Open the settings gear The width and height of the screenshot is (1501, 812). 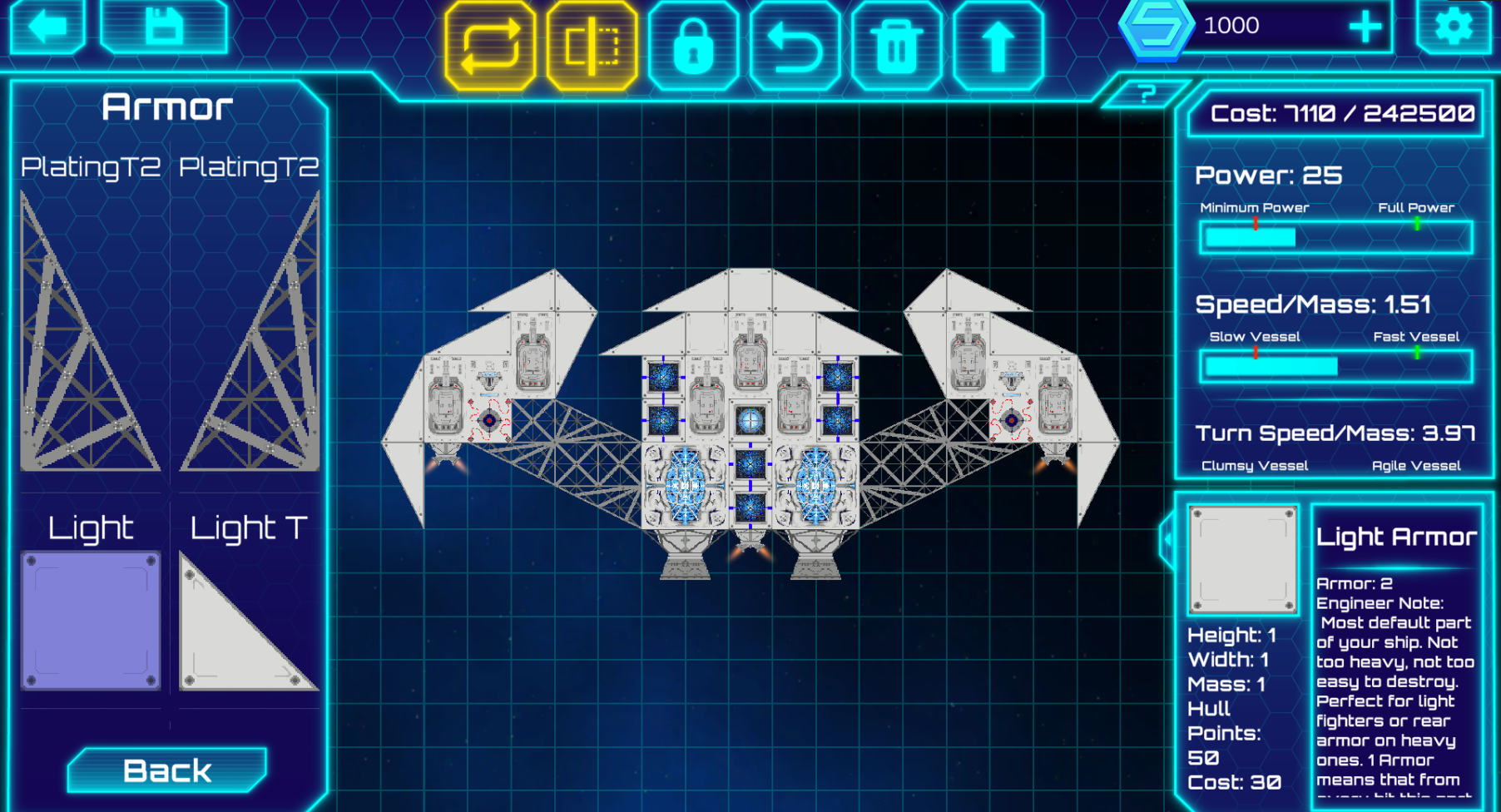(x=1454, y=27)
